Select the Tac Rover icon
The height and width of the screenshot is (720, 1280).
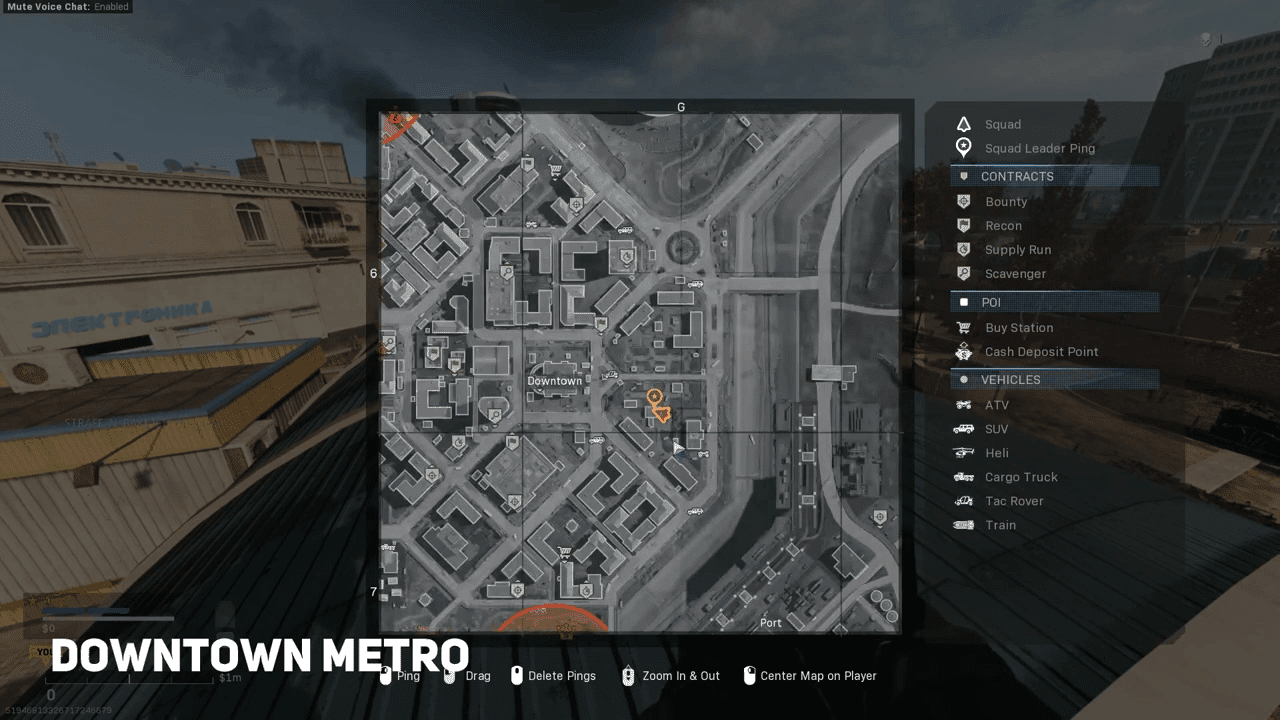962,501
